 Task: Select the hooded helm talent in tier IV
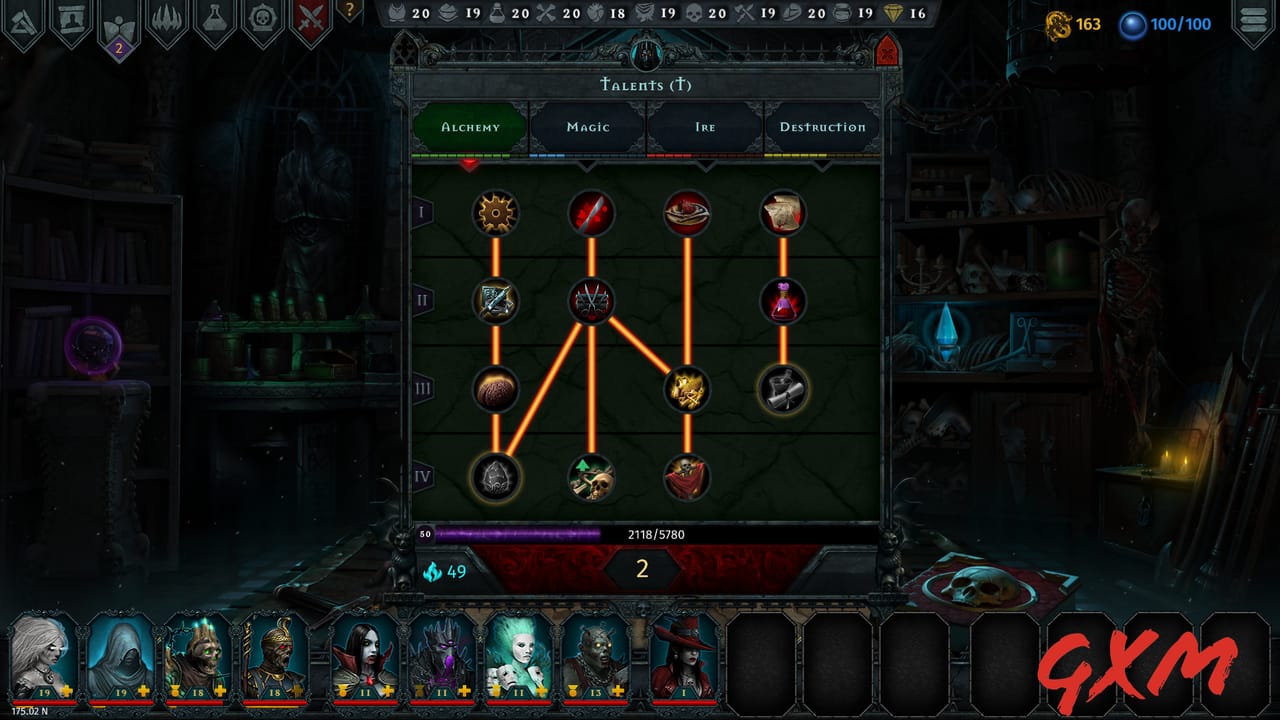[x=495, y=477]
